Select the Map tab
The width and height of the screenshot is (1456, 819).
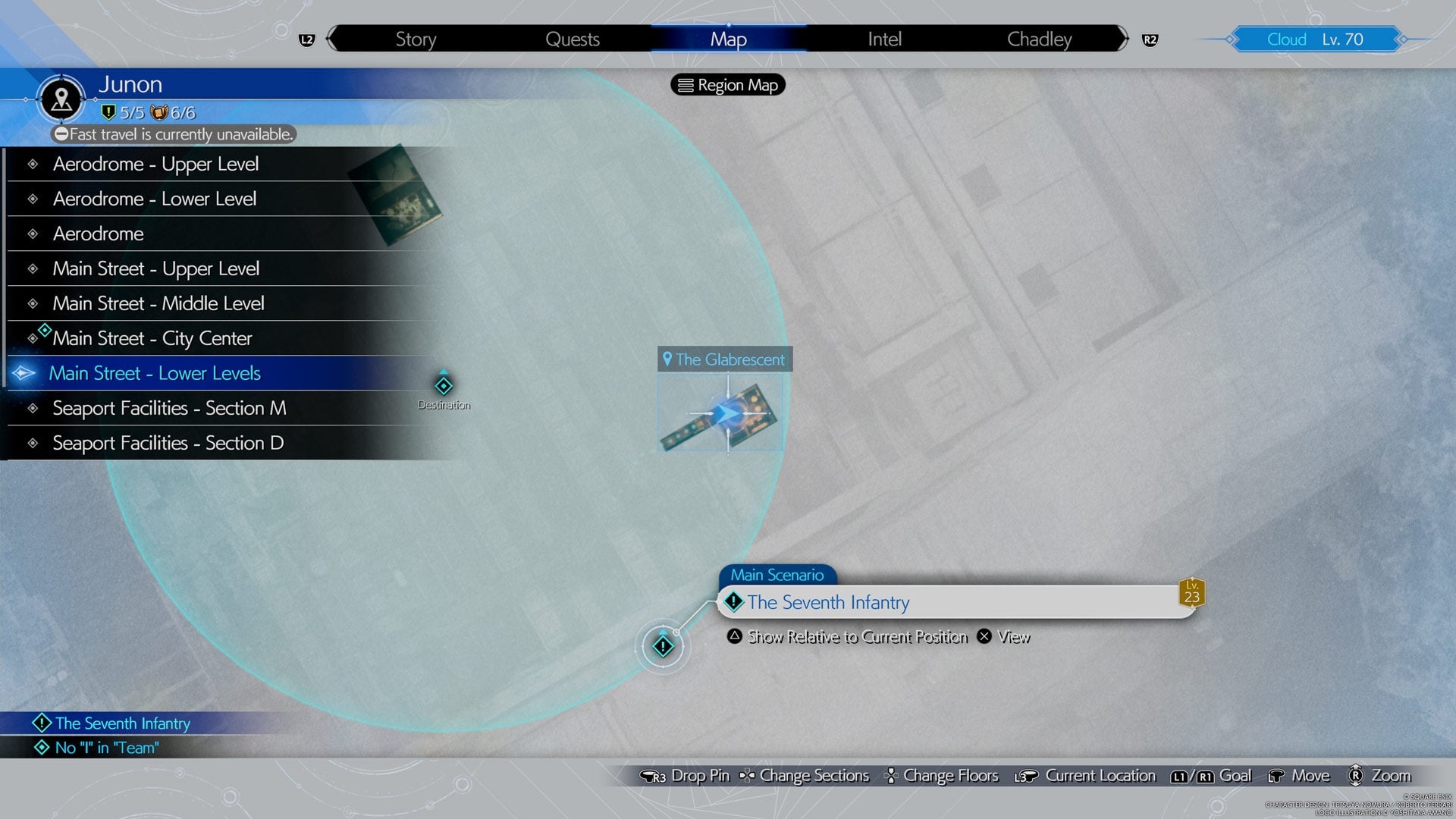click(728, 39)
